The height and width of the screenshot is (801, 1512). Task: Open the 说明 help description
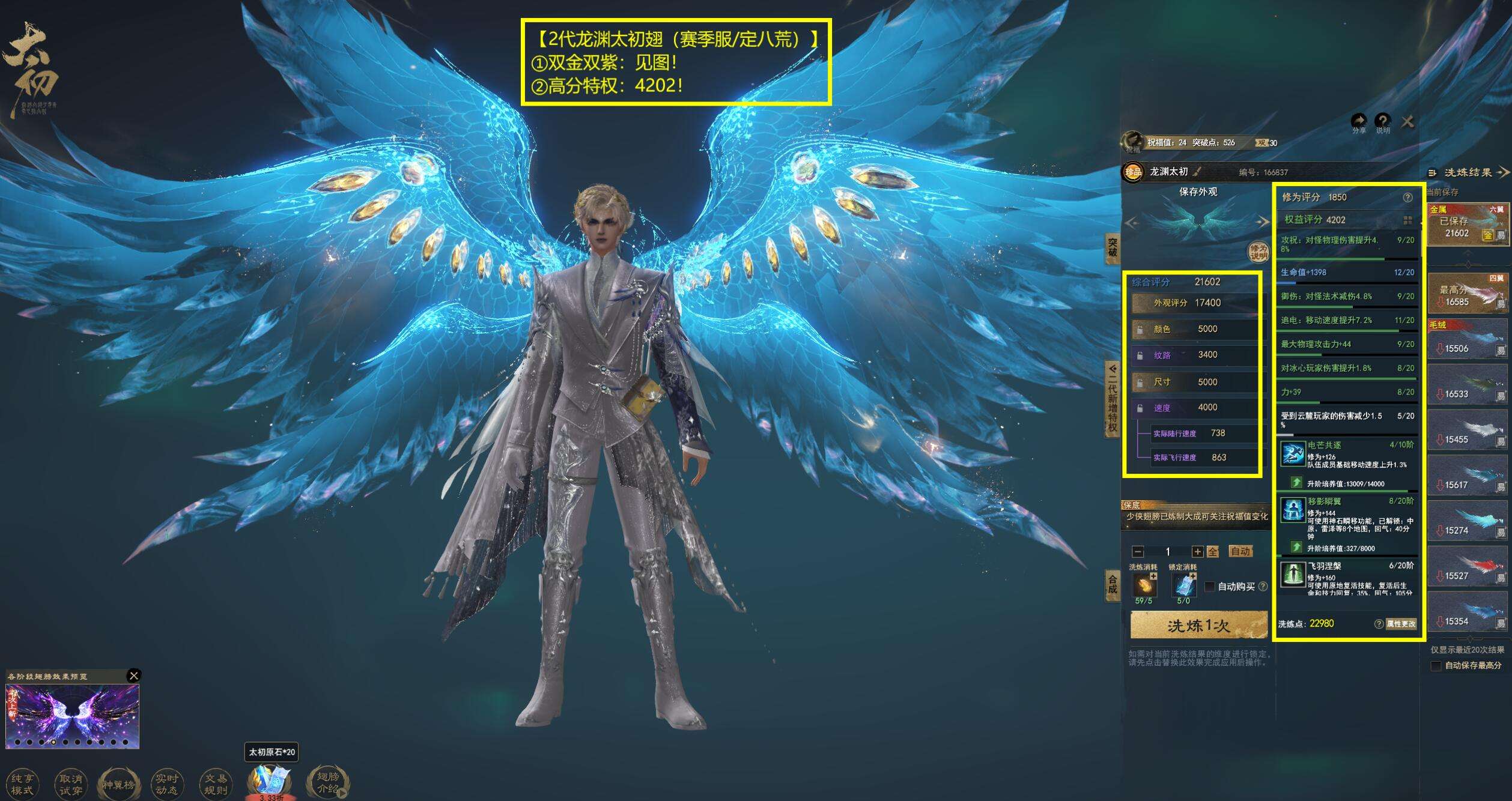point(1383,122)
